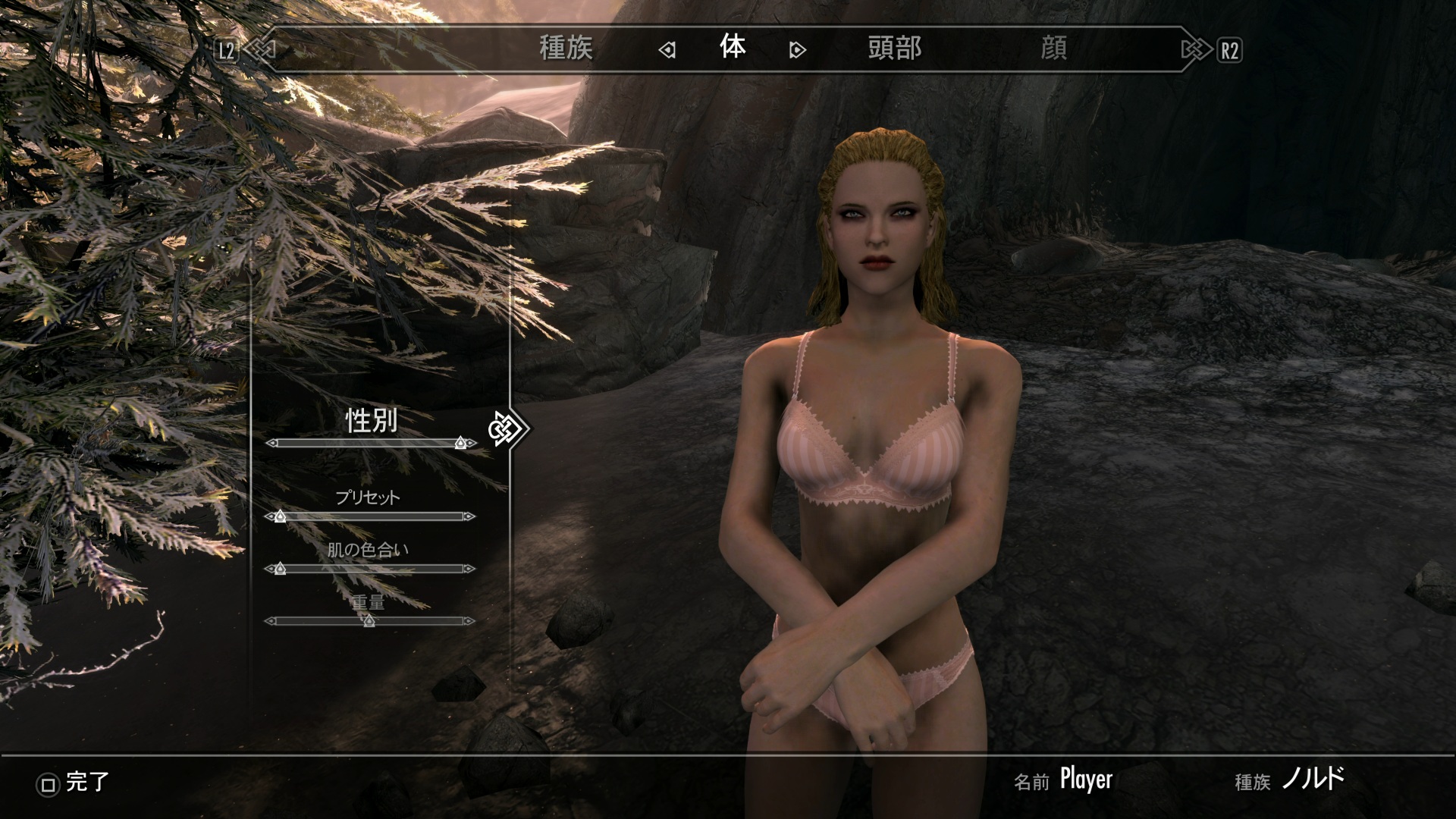
Task: Set the 重量 slider
Action: 370,621
